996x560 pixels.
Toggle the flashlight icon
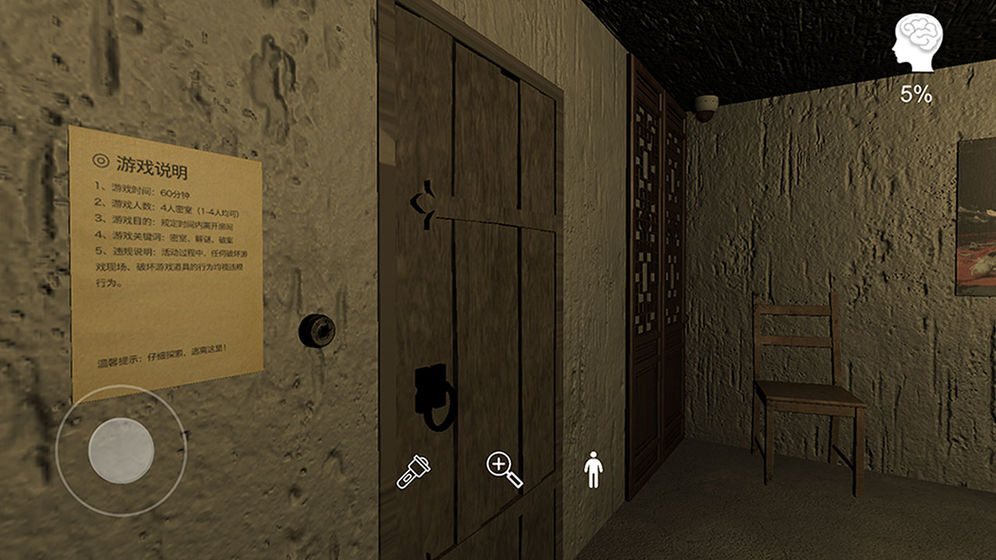click(413, 470)
